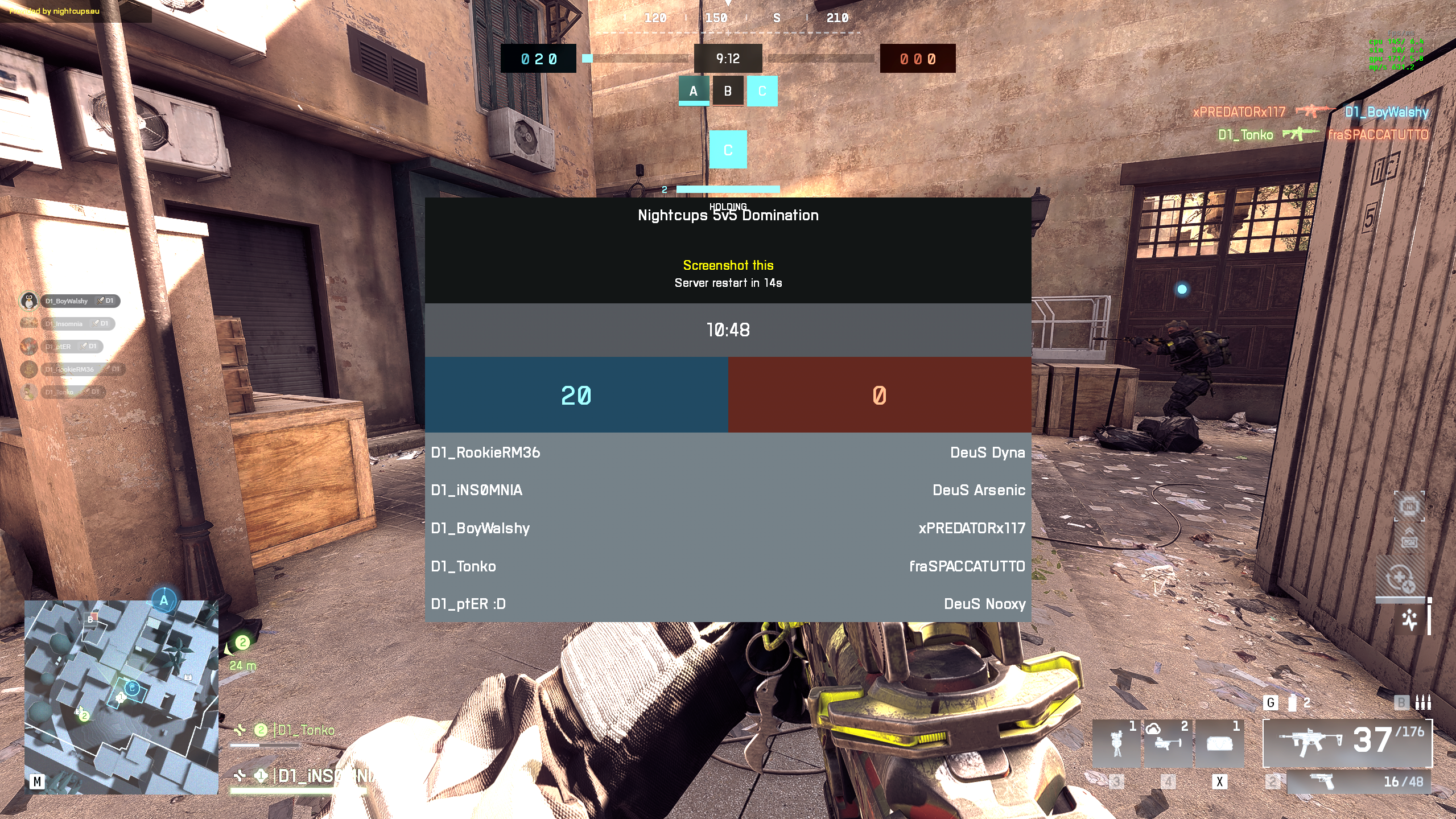
Task: Select the medical crate gadget slot
Action: [x=1219, y=743]
